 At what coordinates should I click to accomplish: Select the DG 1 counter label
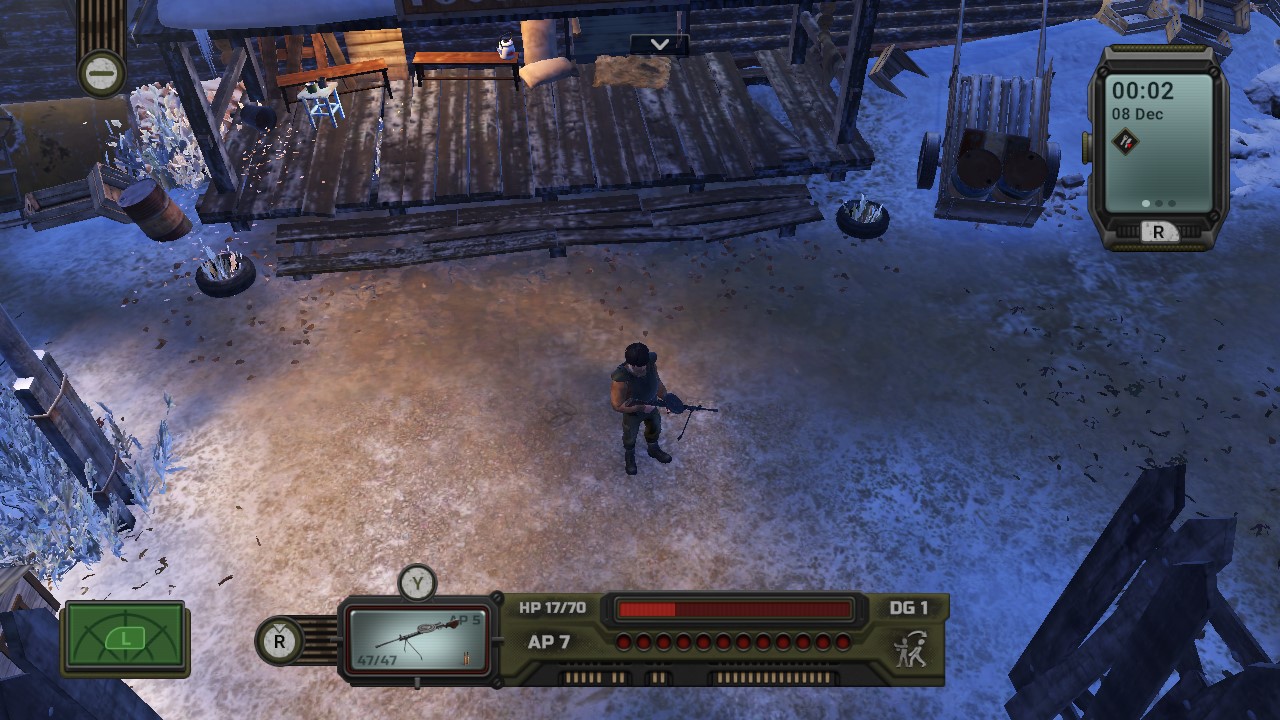click(x=907, y=607)
